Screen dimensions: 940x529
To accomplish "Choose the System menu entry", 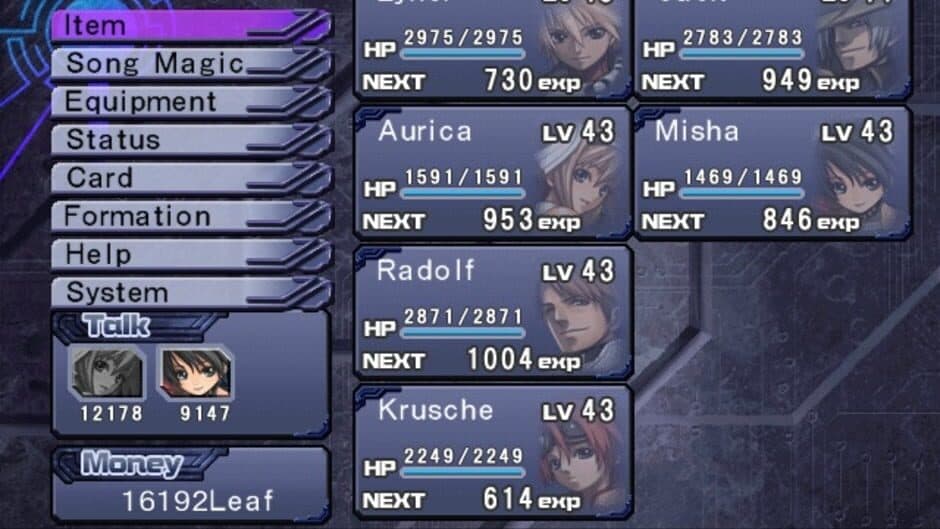I will [190, 292].
